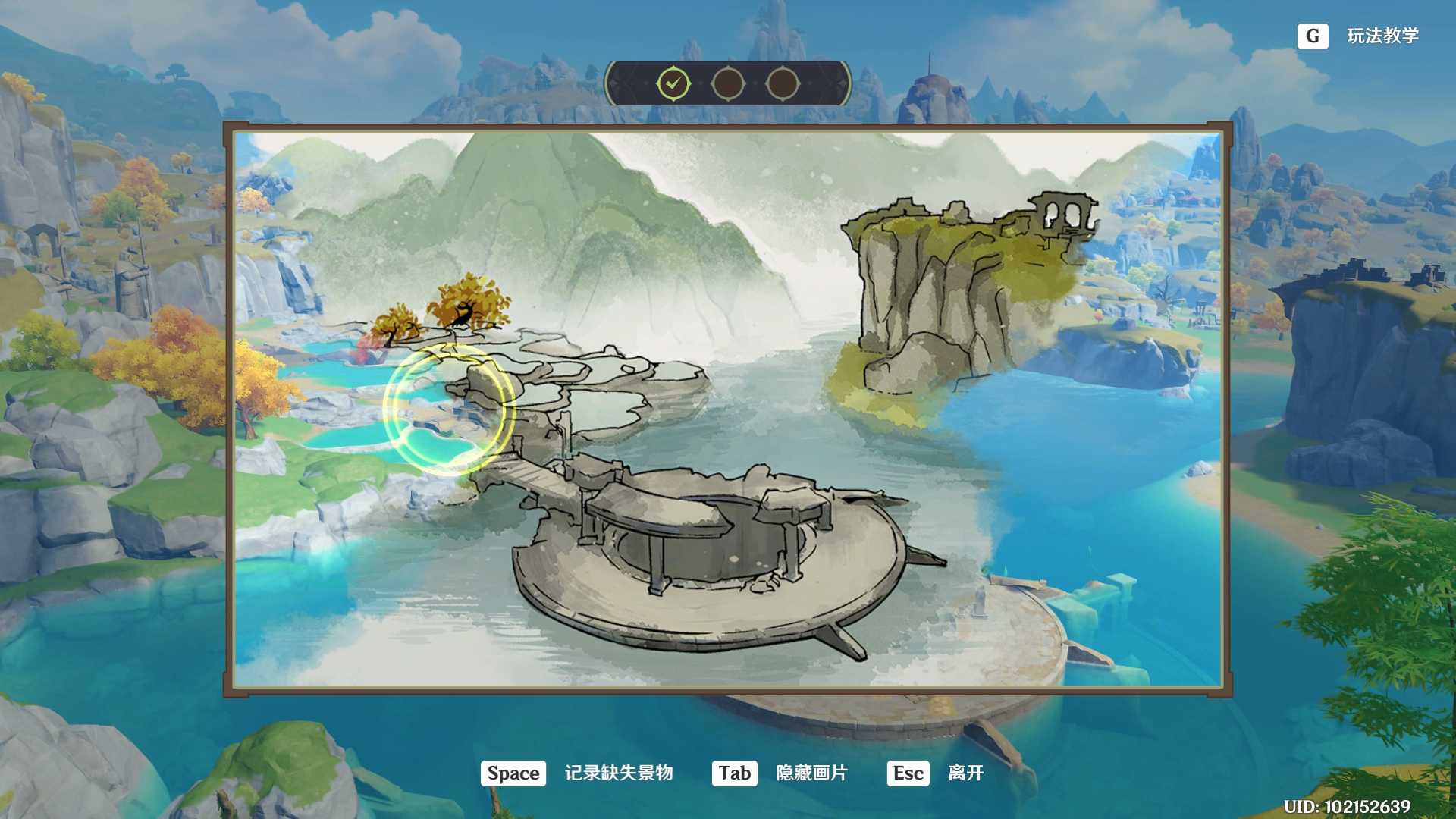
Task: Select the glowing yellow ring marker
Action: coord(449,410)
